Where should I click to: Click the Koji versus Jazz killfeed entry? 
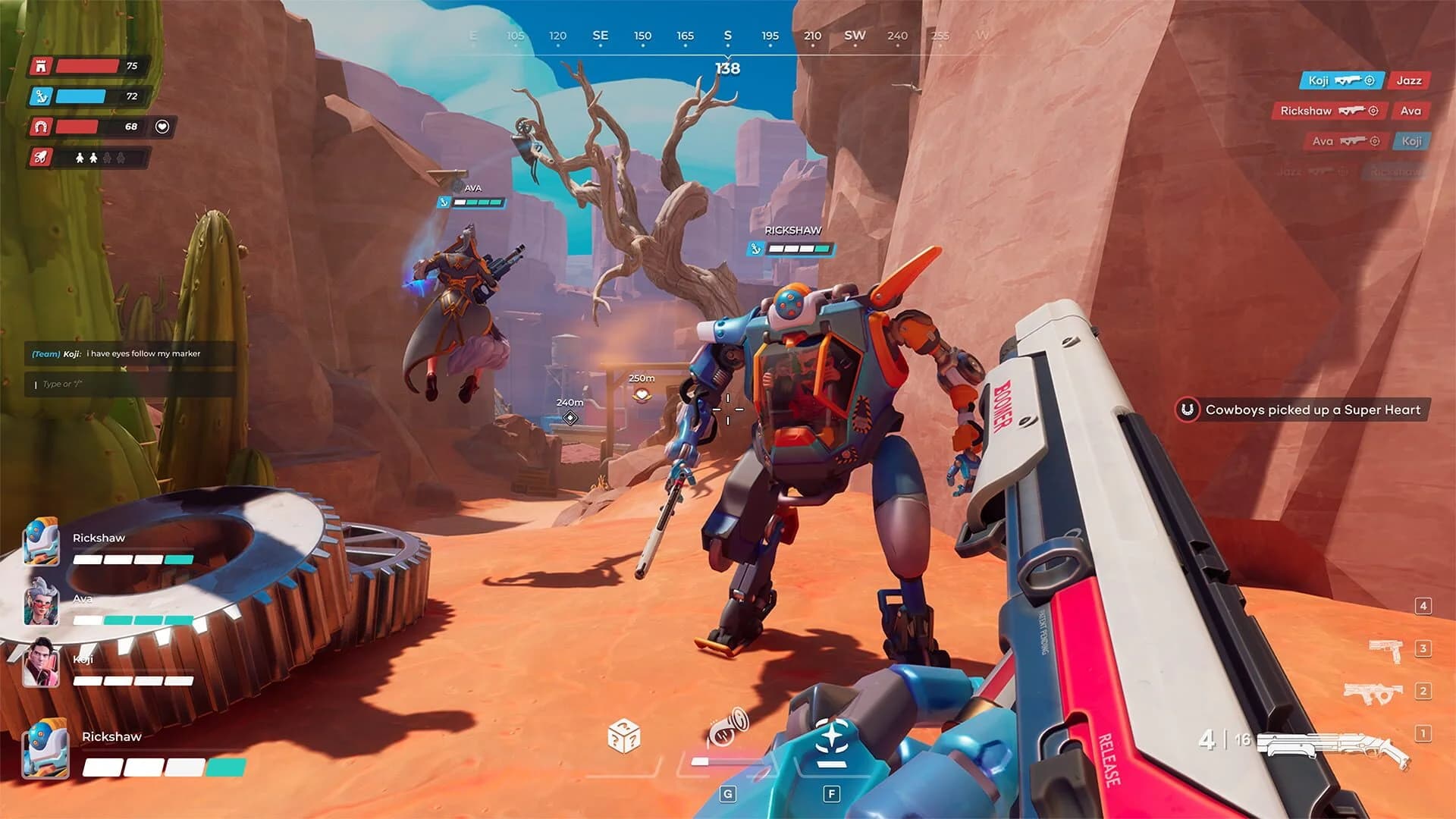pos(1365,80)
